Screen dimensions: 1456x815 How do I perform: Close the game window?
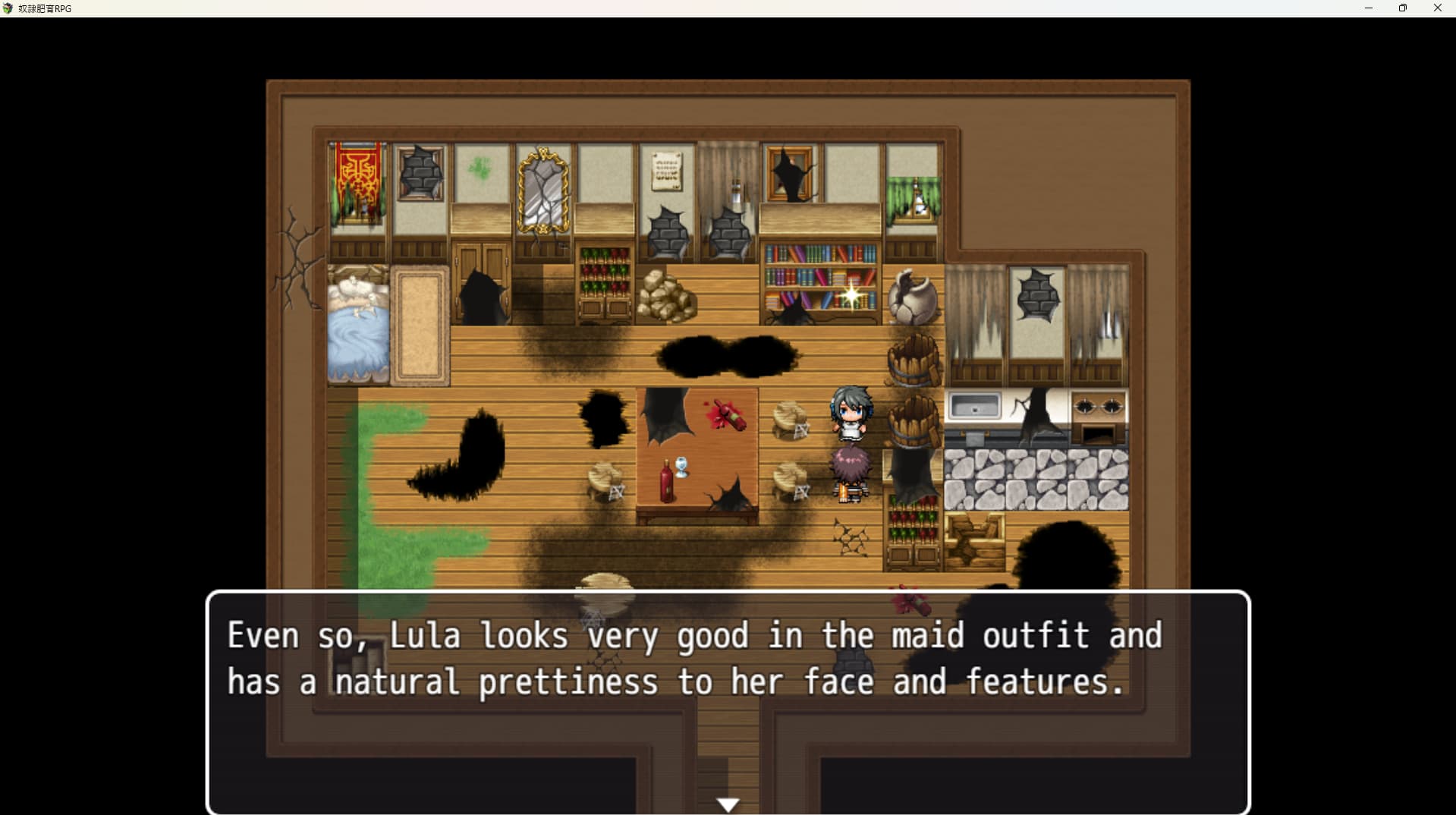1437,8
